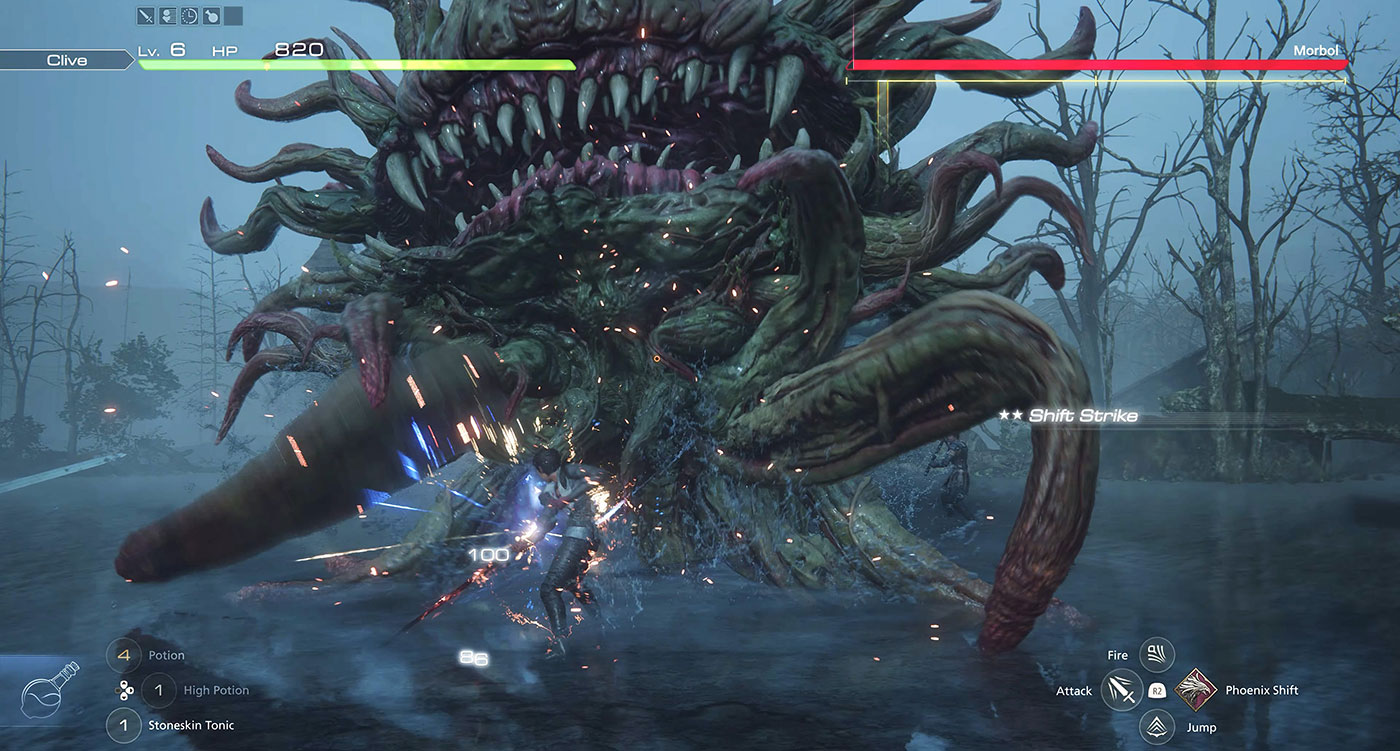Select the clock status icon in the HUD row

[189, 16]
